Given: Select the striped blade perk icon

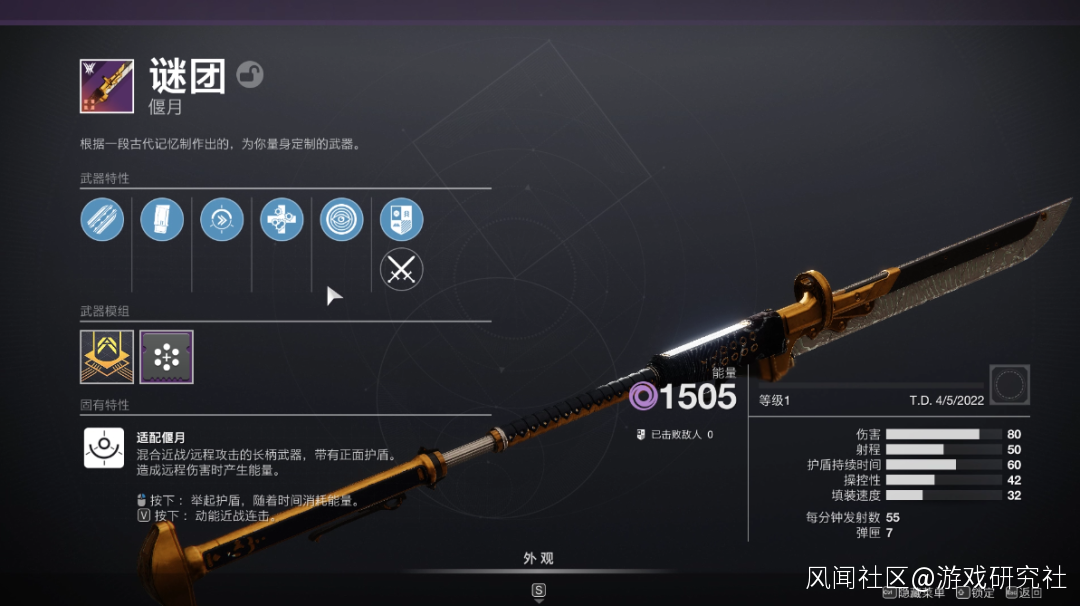Looking at the screenshot, I should [x=102, y=220].
